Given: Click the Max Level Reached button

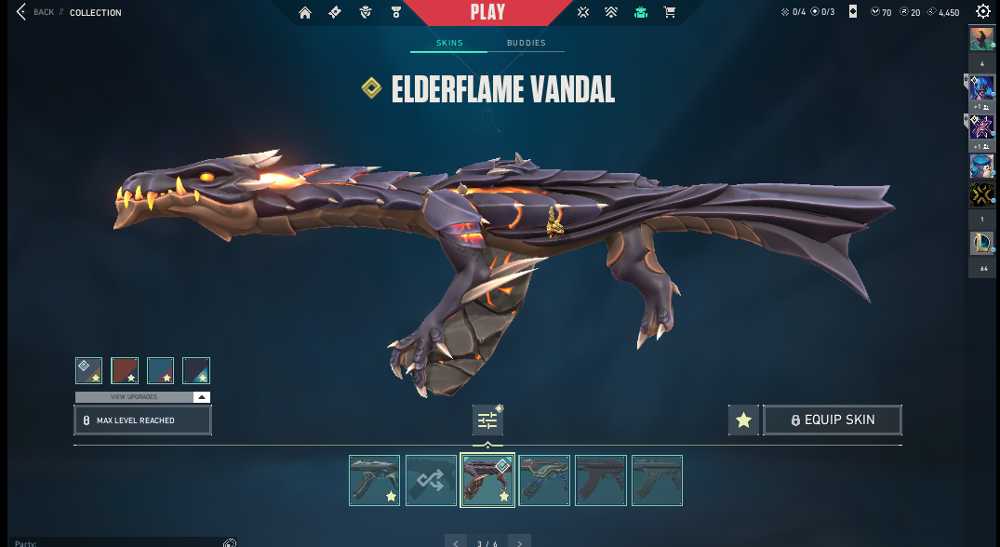Looking at the screenshot, I should pos(142,420).
